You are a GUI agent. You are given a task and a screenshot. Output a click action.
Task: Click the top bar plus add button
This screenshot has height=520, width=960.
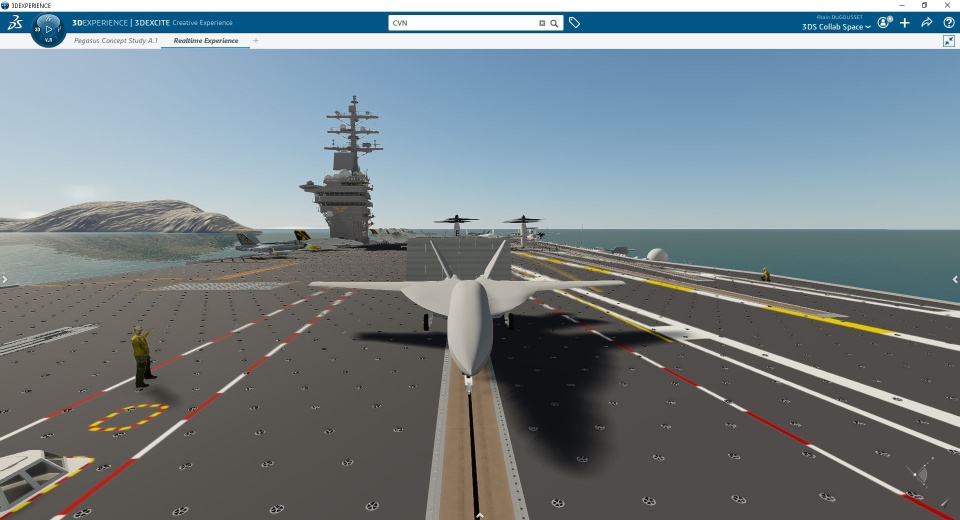coord(905,22)
